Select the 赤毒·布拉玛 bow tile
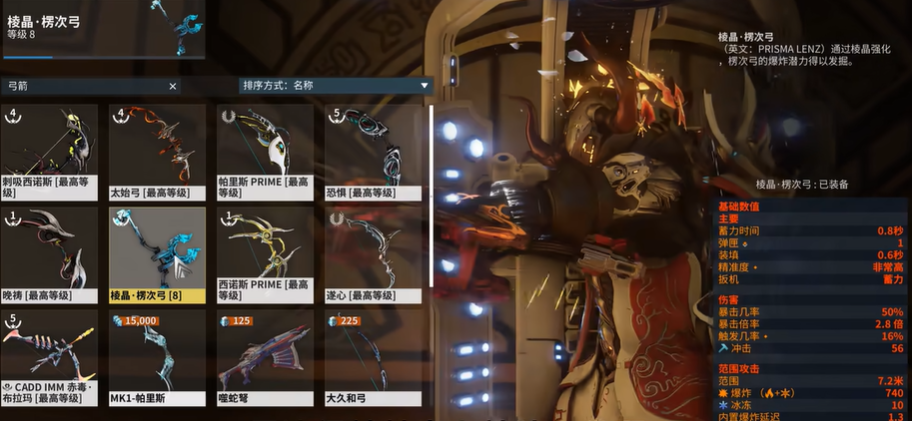This screenshot has width=912, height=421. (x=49, y=357)
